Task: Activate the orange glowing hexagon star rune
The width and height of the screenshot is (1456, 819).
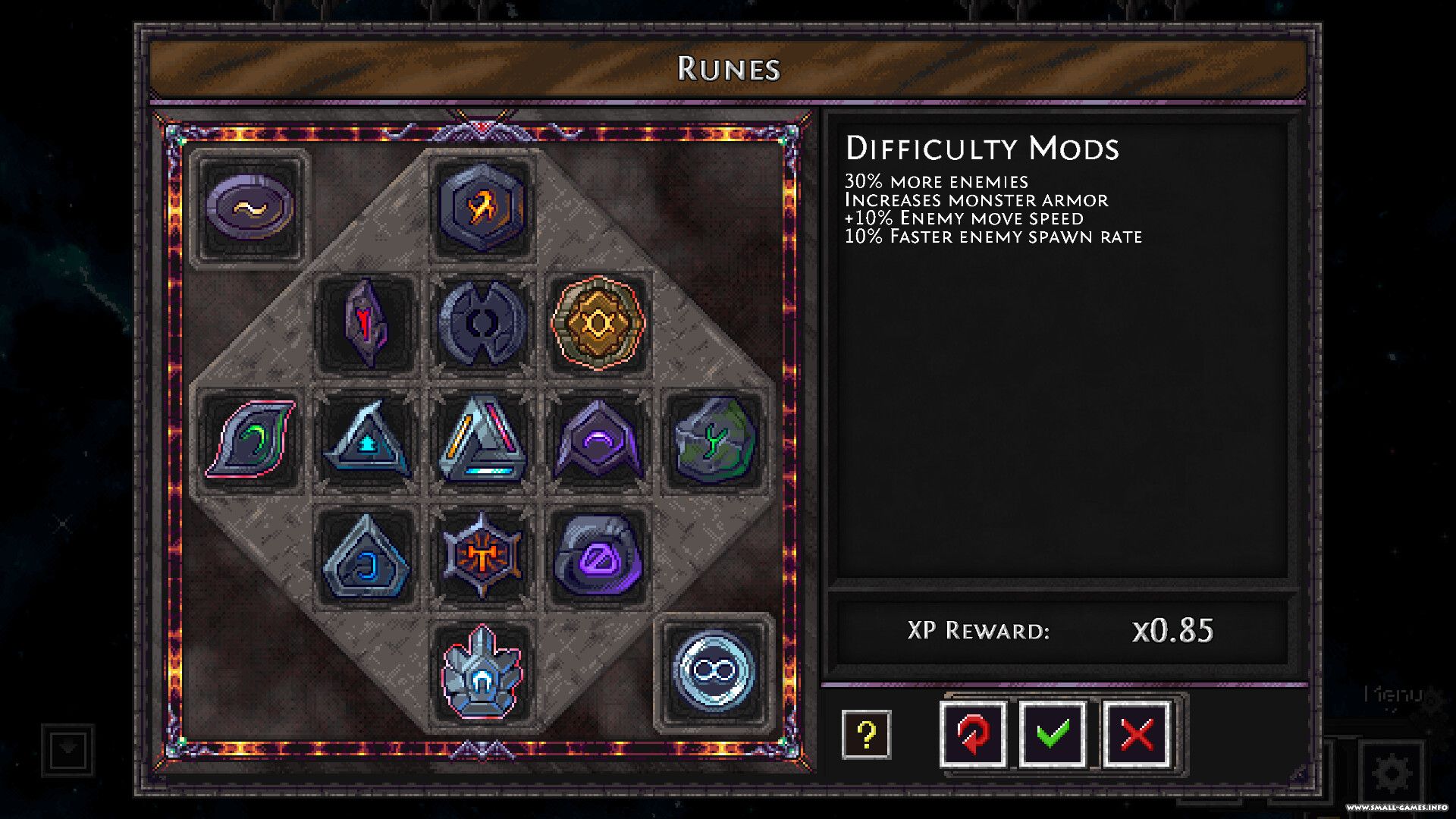Action: 482,556
